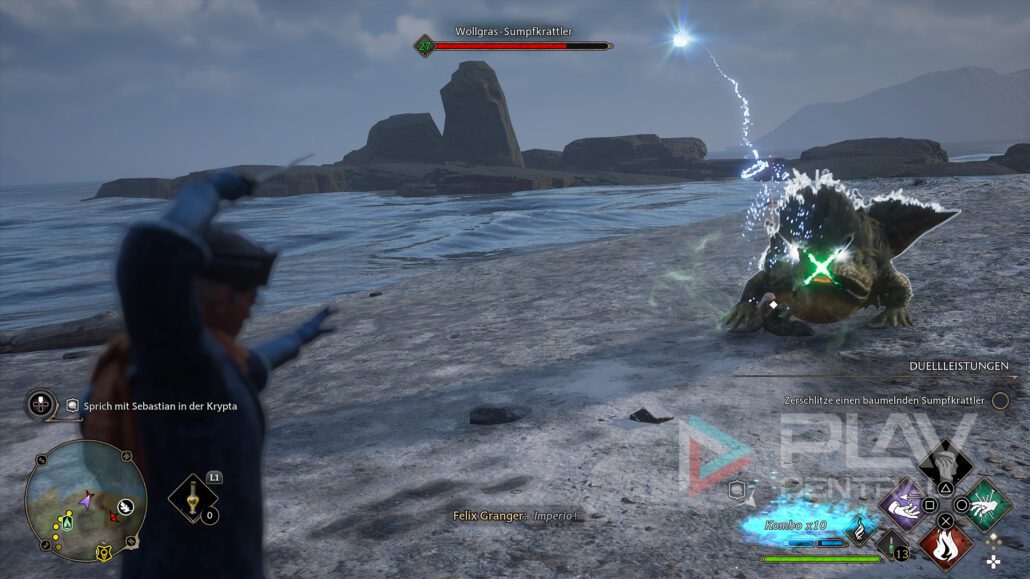The width and height of the screenshot is (1030, 579).
Task: Click the yellow shield marker on minimap
Action: tap(102, 551)
